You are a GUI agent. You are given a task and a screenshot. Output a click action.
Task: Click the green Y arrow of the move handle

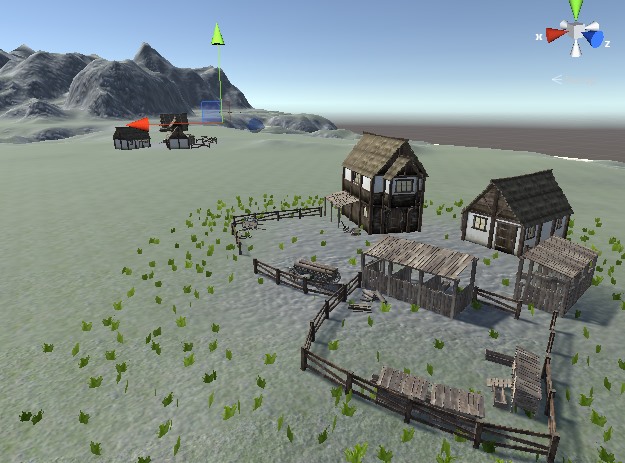tap(217, 34)
